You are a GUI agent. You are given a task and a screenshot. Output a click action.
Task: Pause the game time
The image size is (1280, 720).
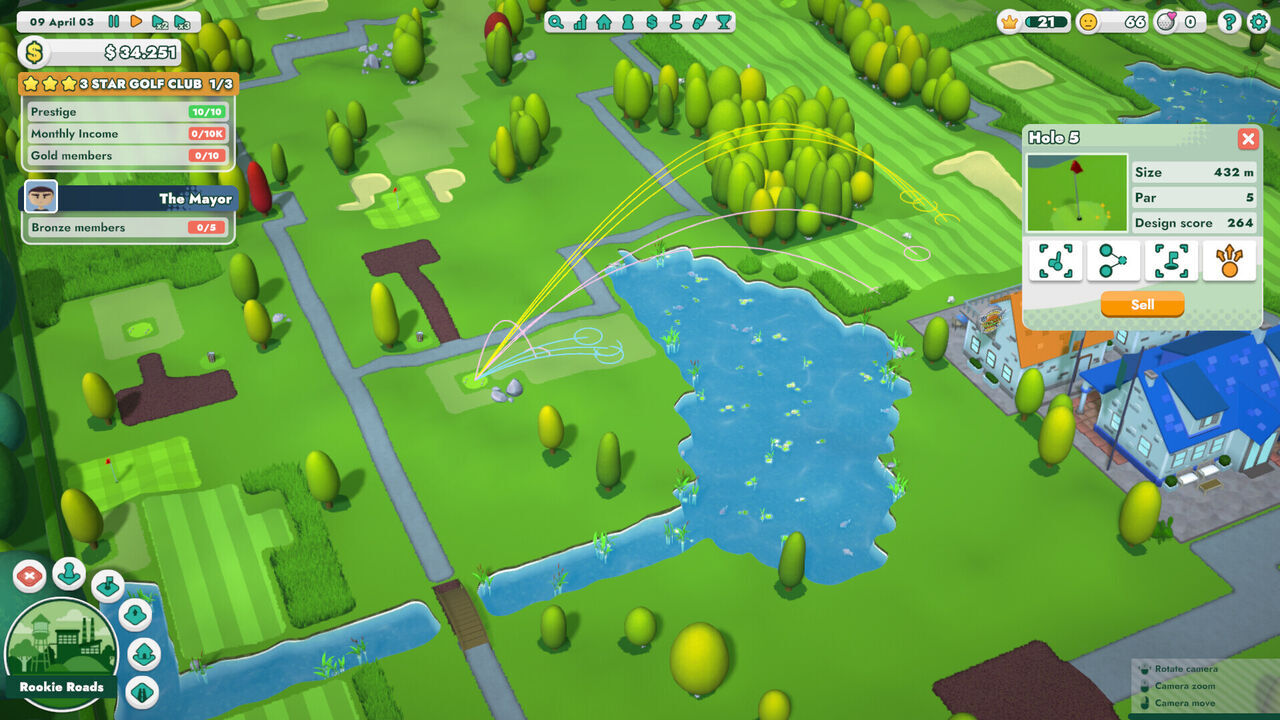click(x=114, y=21)
